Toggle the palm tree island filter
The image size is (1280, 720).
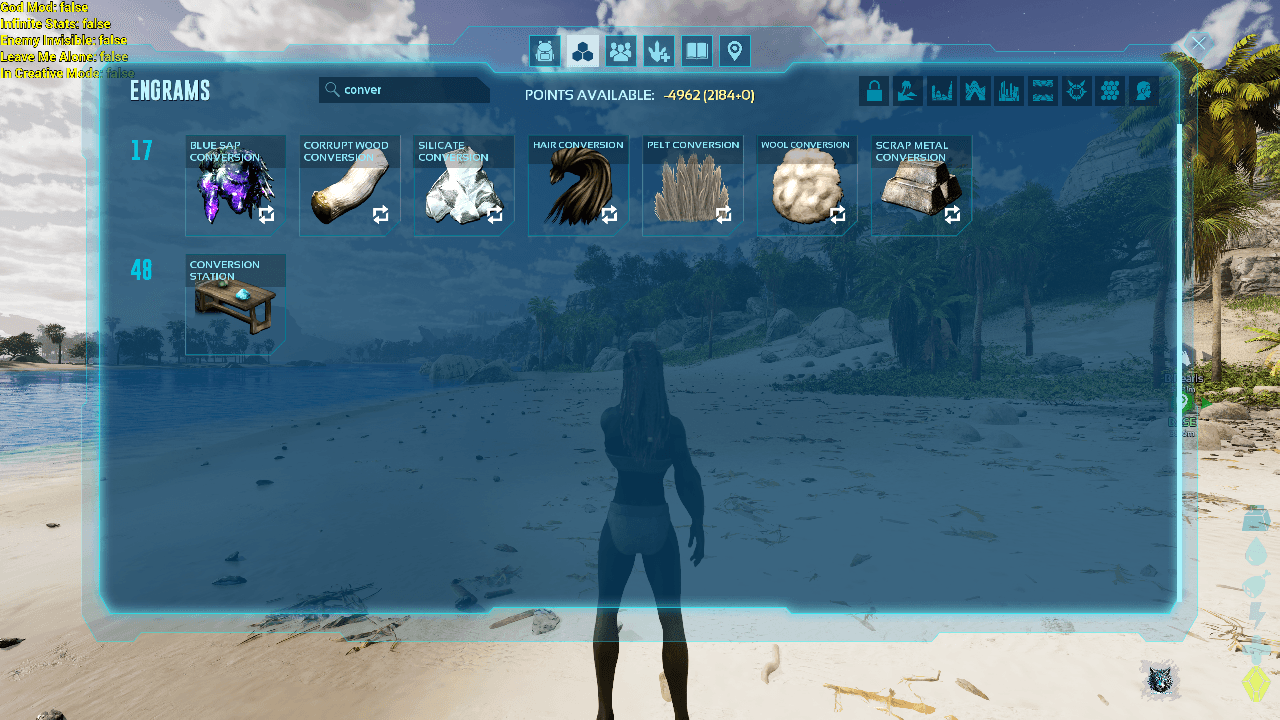click(908, 92)
